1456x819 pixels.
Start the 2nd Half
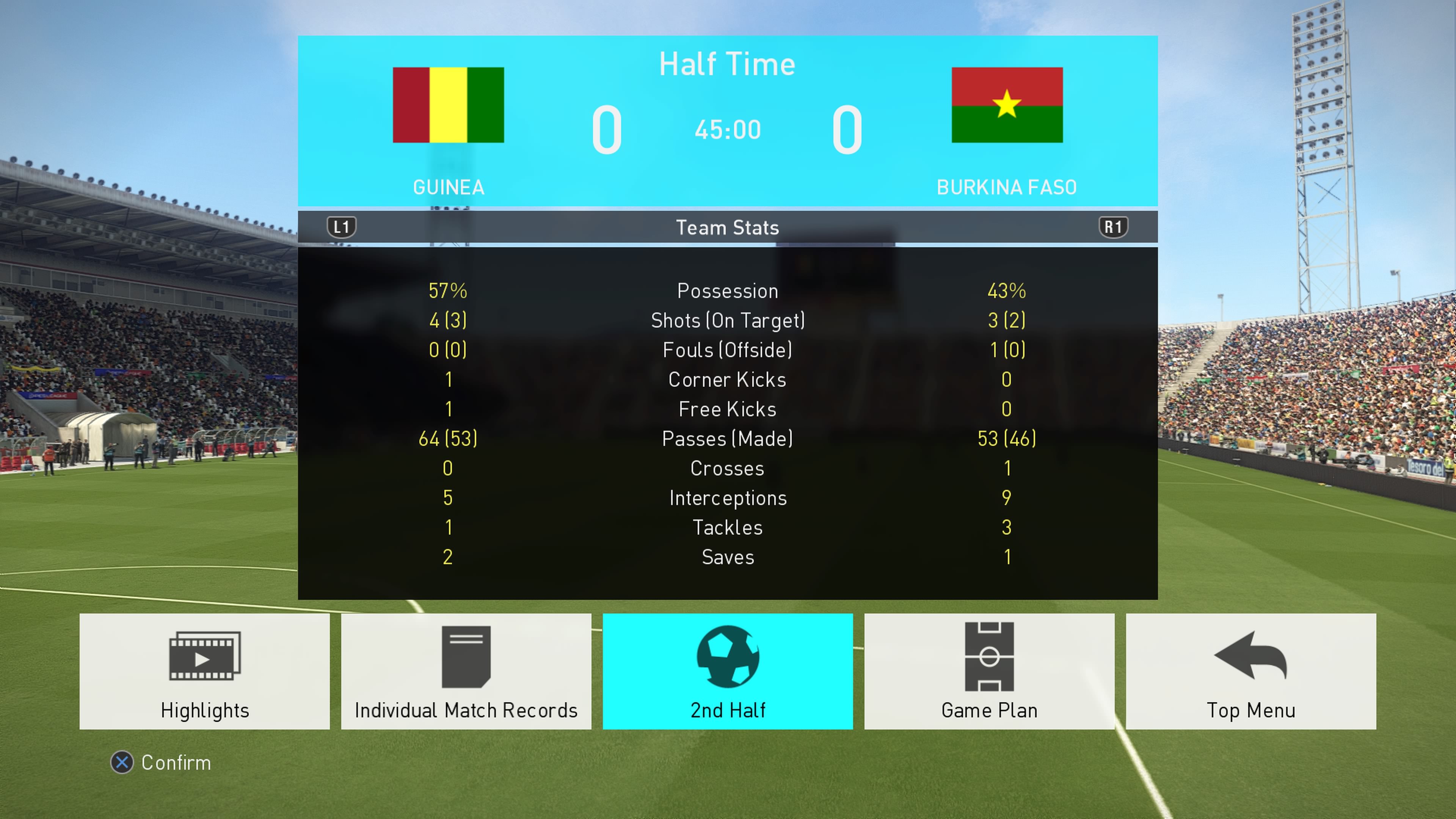pyautogui.click(x=728, y=671)
